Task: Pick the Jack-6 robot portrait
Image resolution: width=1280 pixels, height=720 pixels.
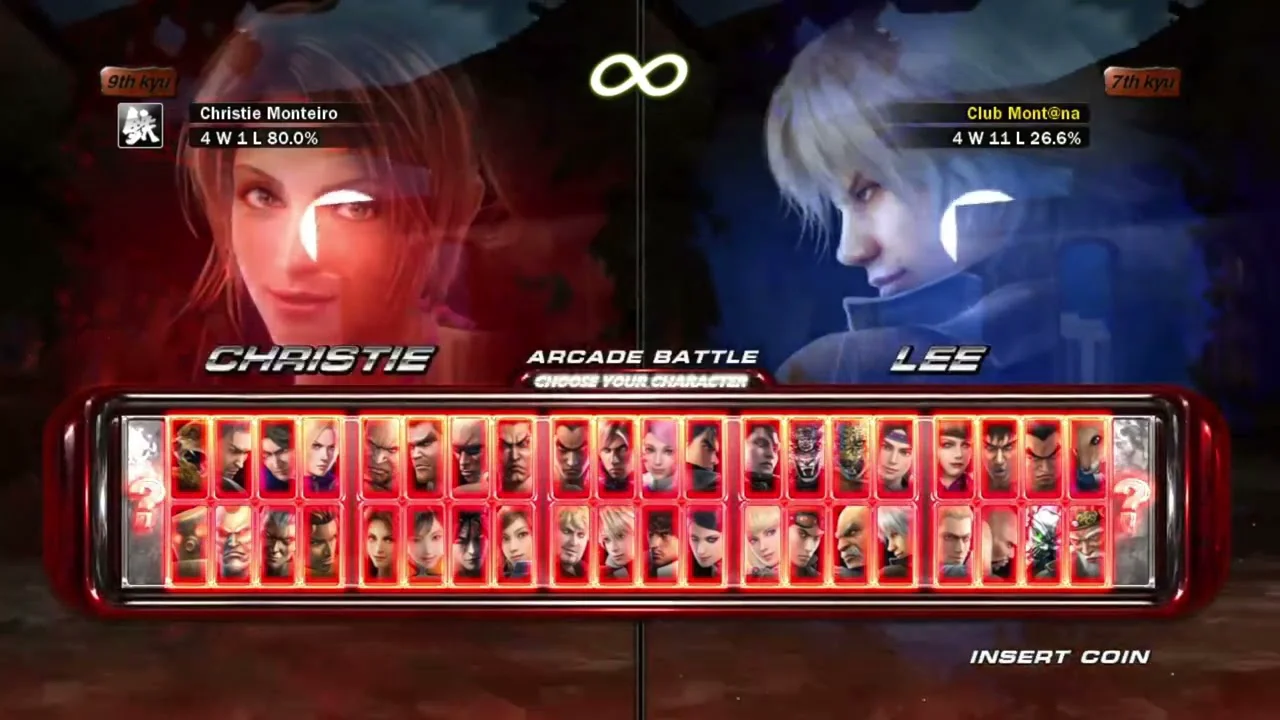Action: [190, 544]
